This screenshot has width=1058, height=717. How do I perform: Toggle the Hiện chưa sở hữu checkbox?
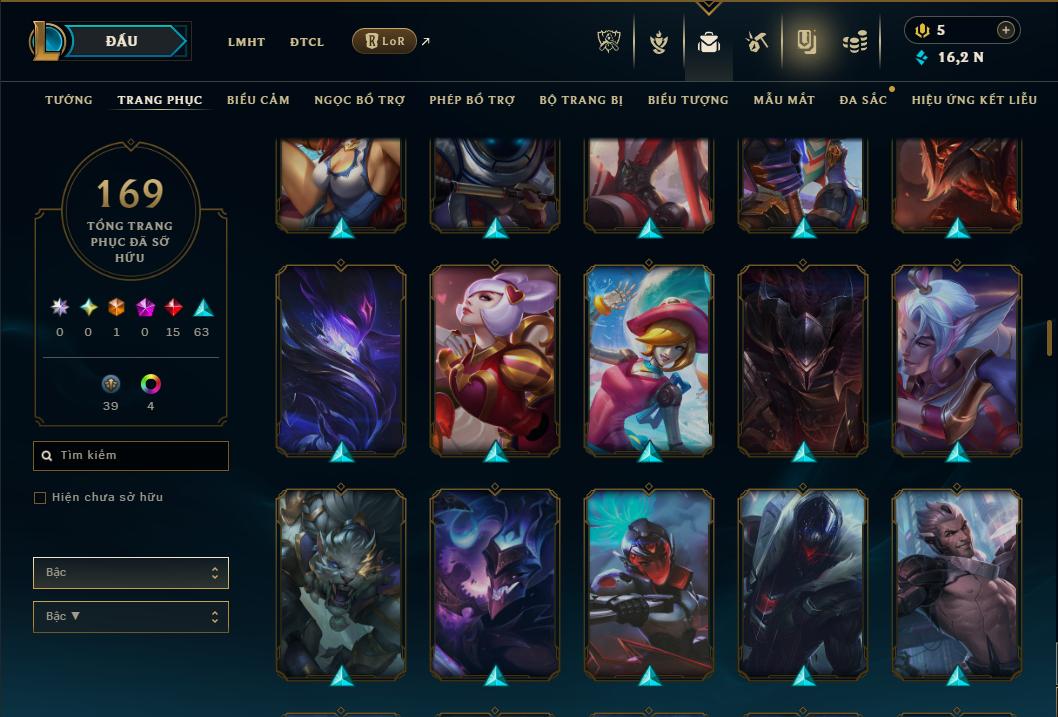pos(40,498)
